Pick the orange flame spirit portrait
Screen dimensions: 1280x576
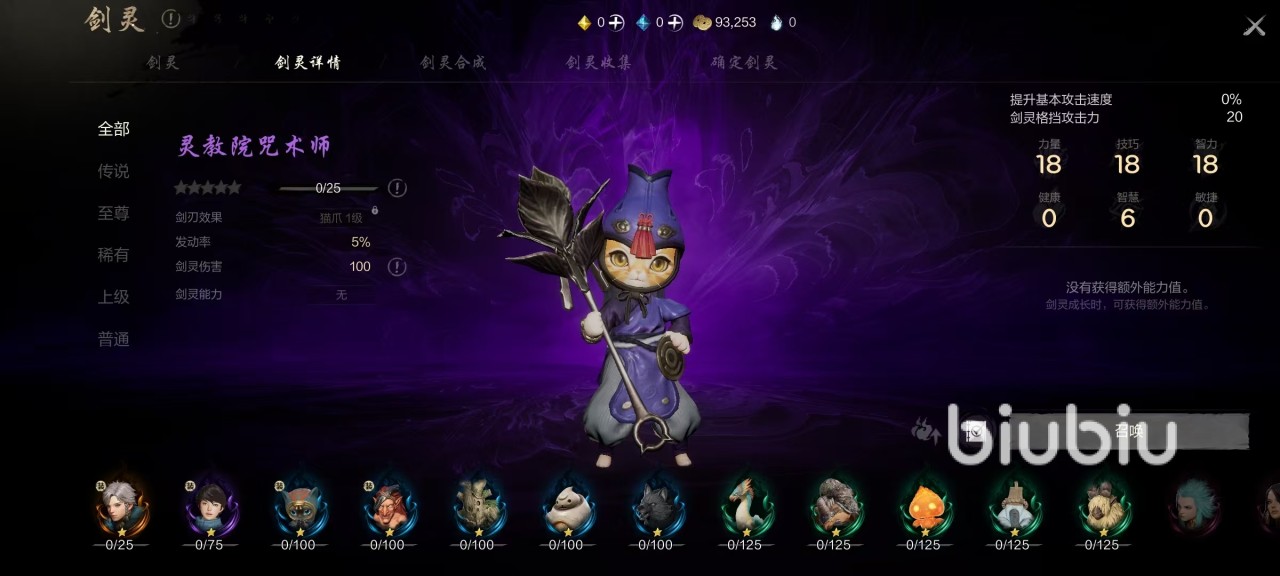coord(923,506)
